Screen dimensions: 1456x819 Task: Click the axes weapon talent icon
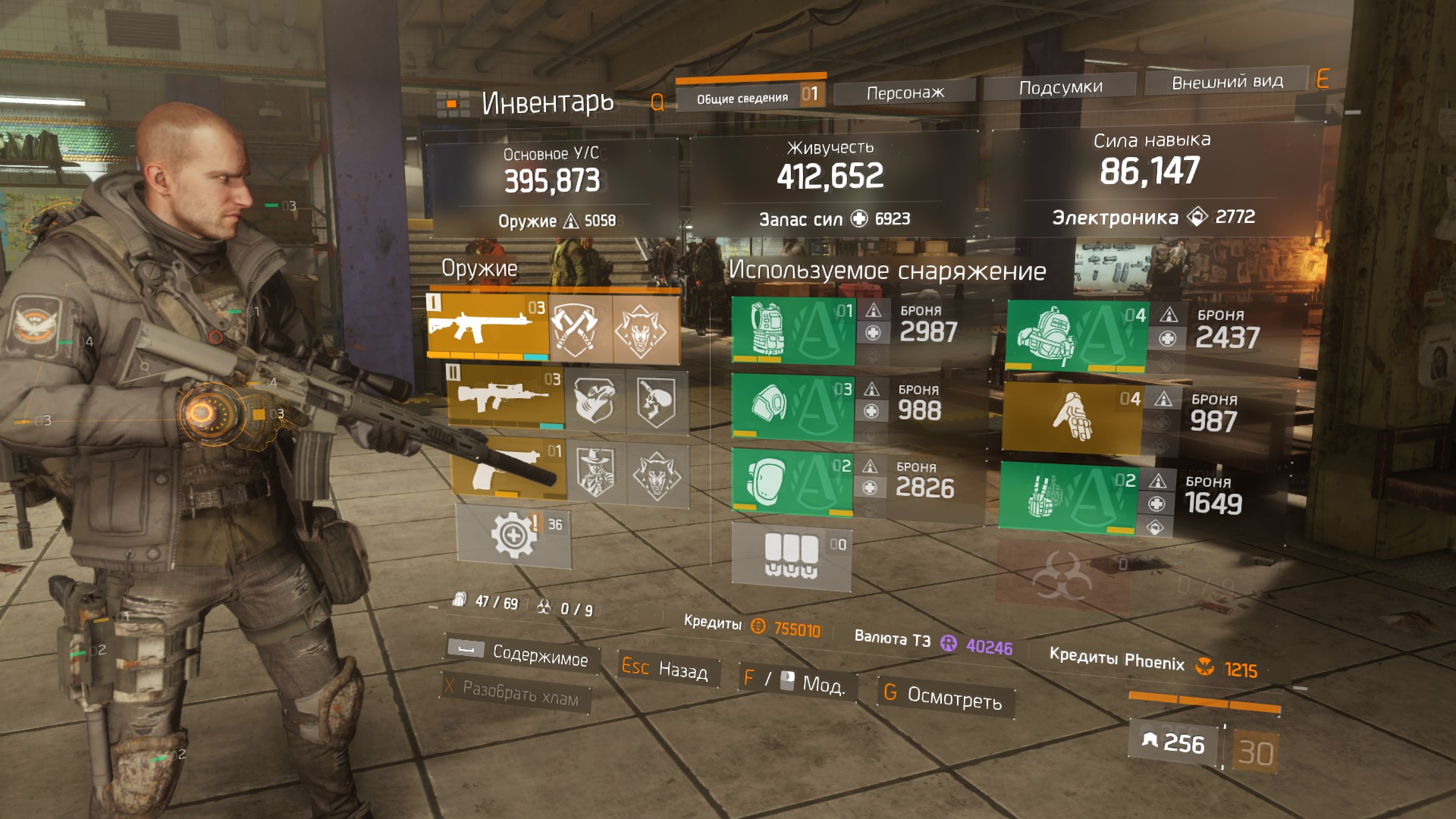tap(580, 329)
